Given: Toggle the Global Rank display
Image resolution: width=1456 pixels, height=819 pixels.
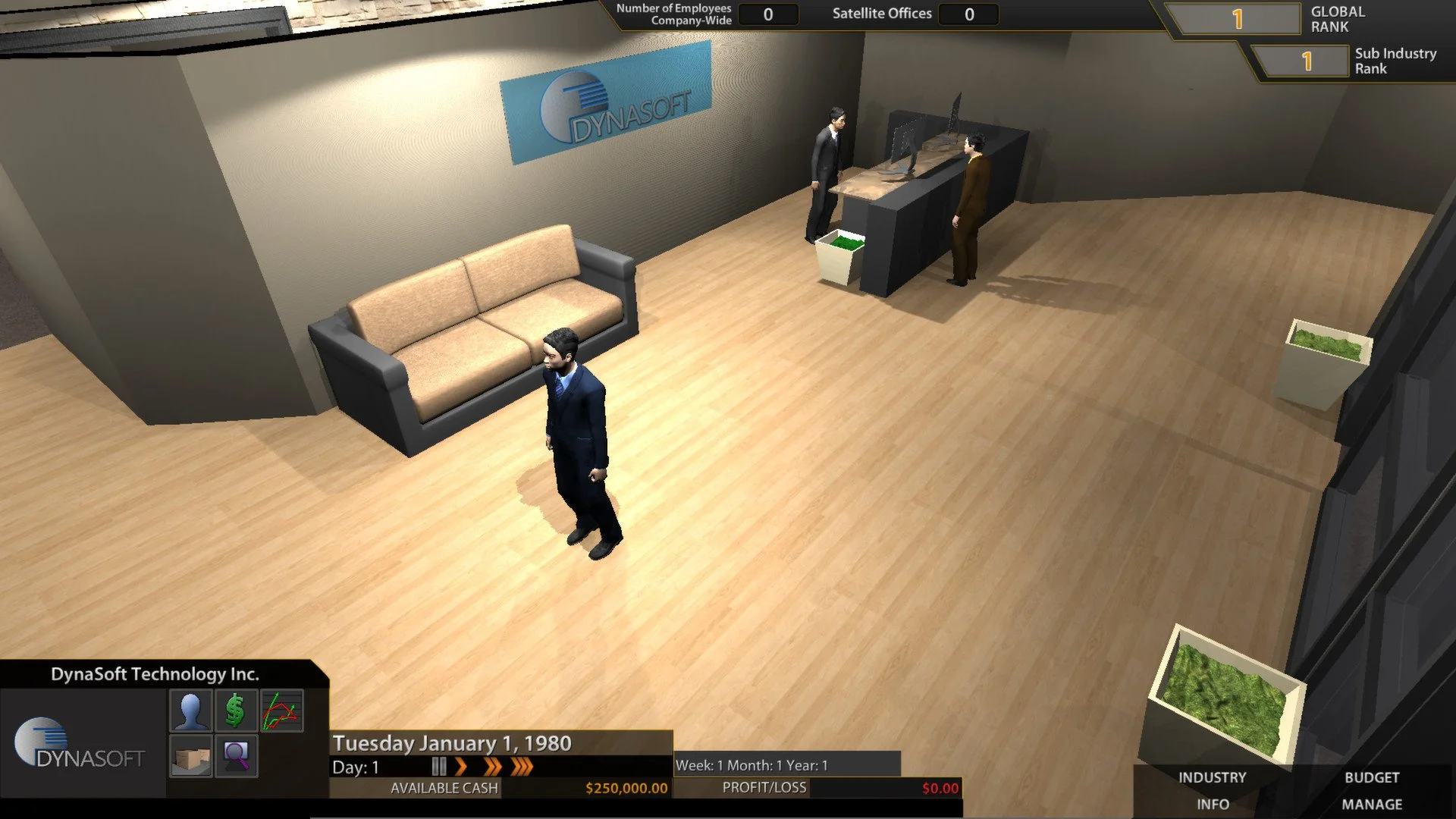Looking at the screenshot, I should 1238,19.
